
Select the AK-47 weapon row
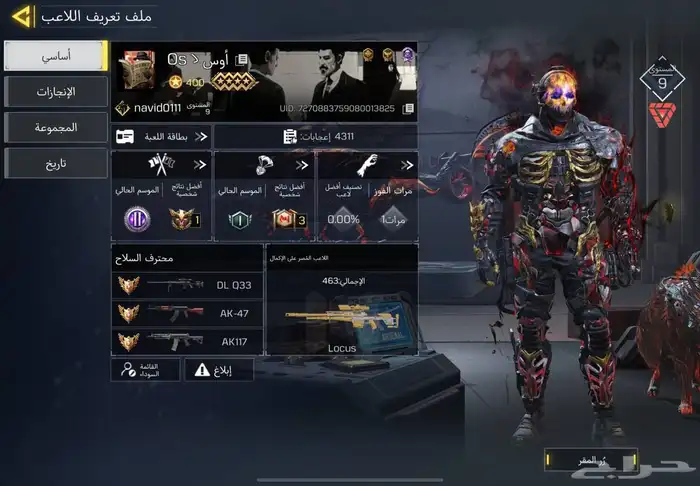tap(186, 313)
